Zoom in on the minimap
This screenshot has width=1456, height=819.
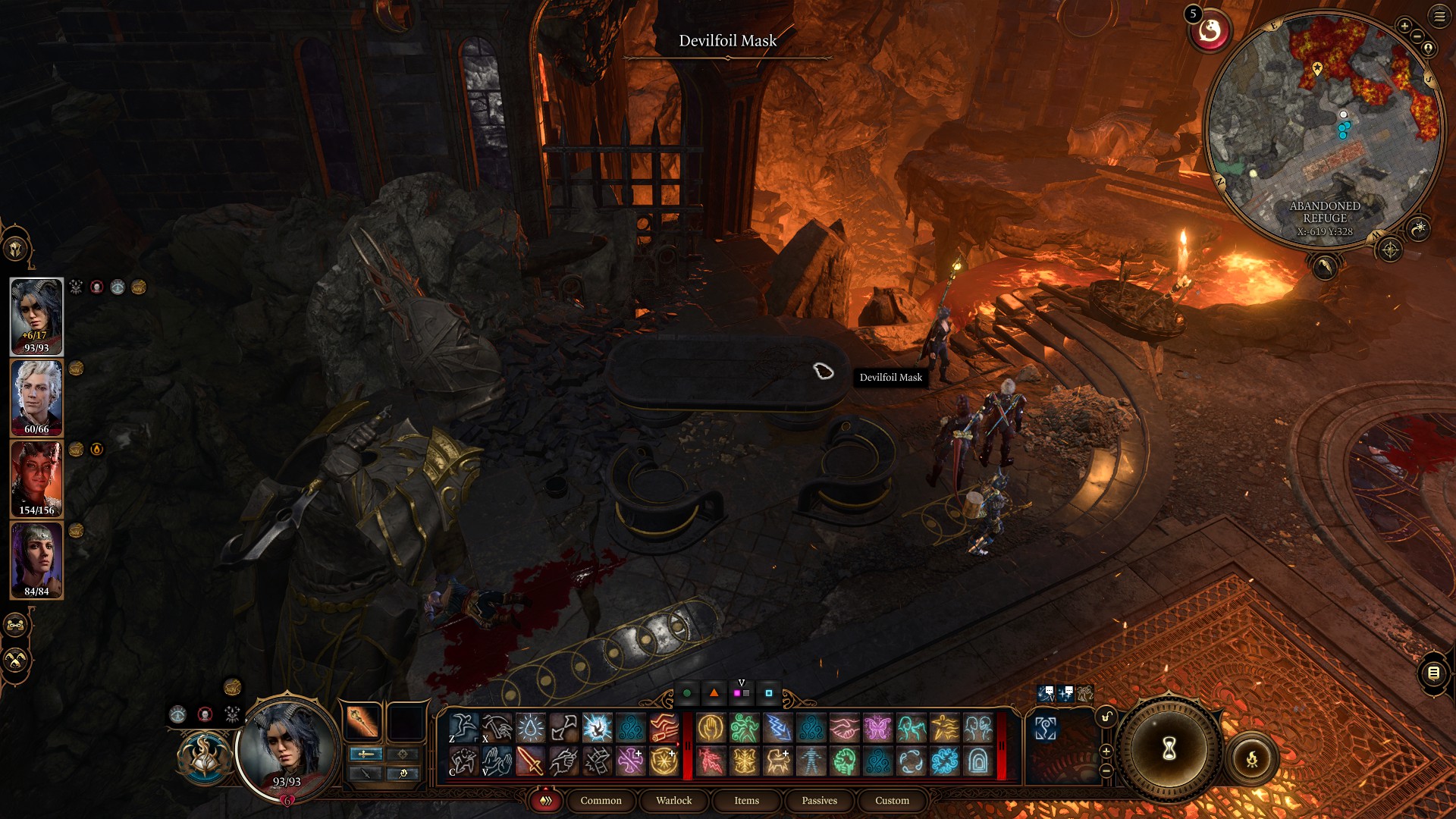(x=1404, y=26)
